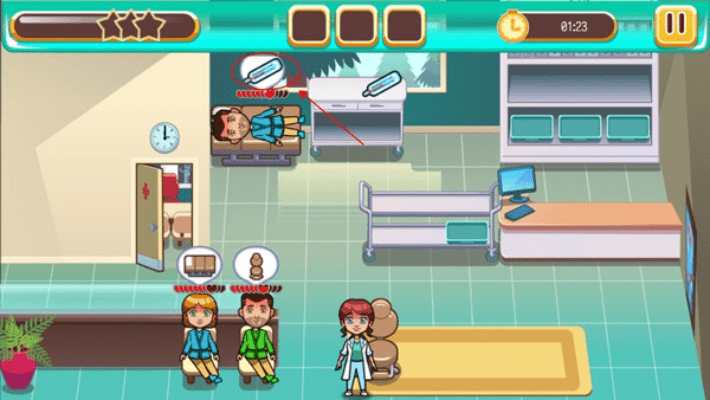
Task: Click the bench request bubble above the woman
Action: [198, 265]
